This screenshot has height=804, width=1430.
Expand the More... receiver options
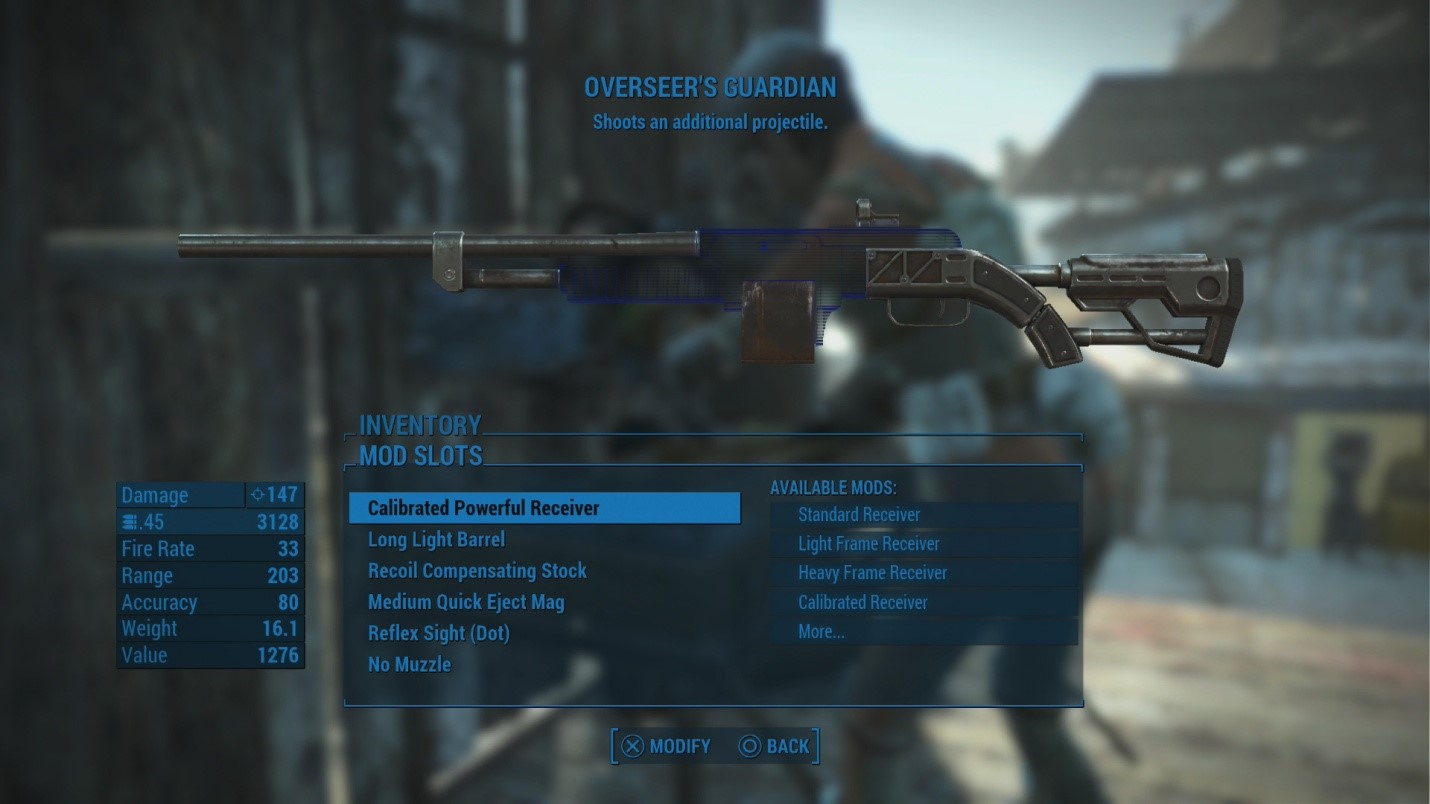tap(820, 631)
